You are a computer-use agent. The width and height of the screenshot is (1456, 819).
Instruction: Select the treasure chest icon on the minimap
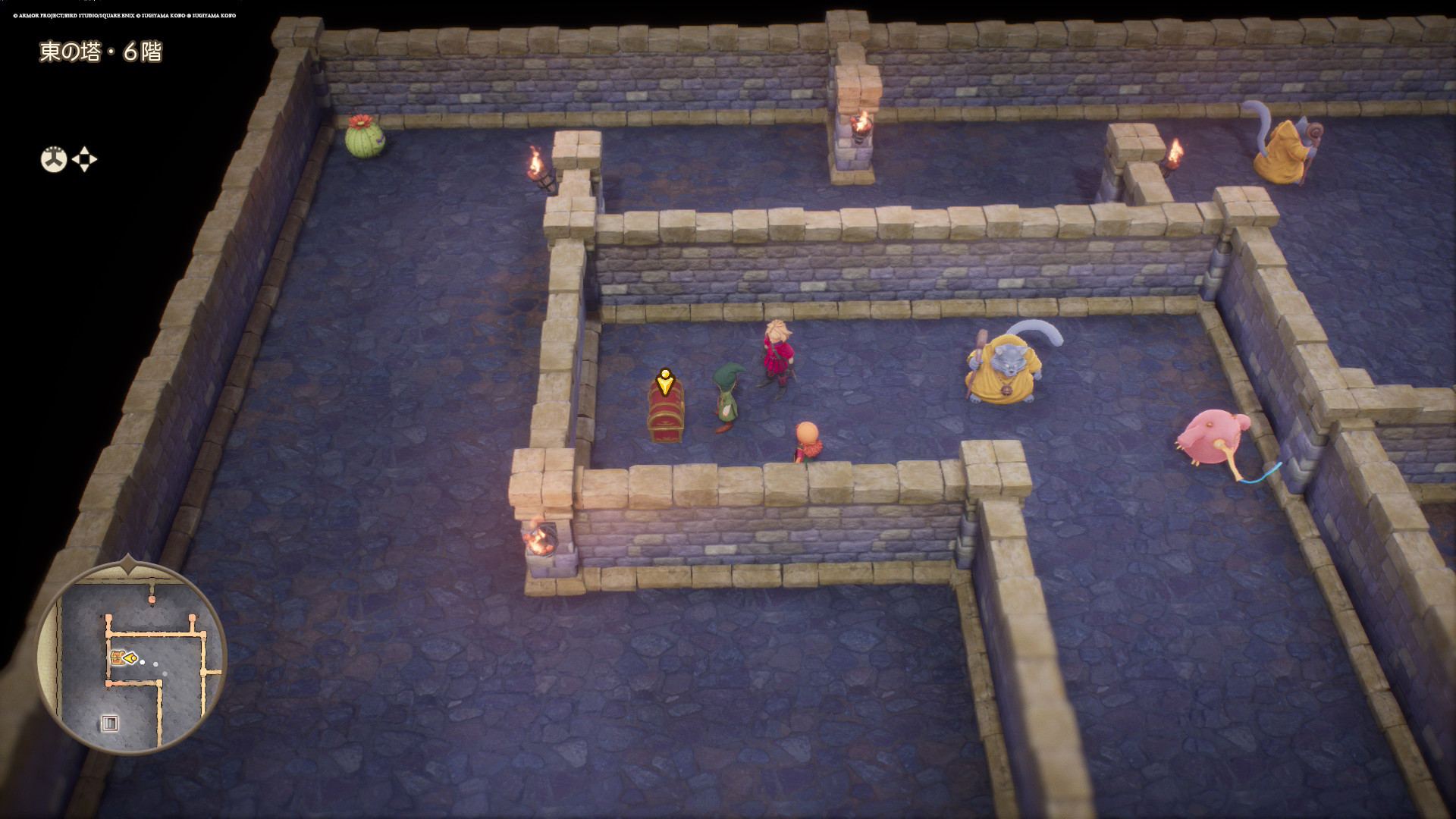pos(118,657)
